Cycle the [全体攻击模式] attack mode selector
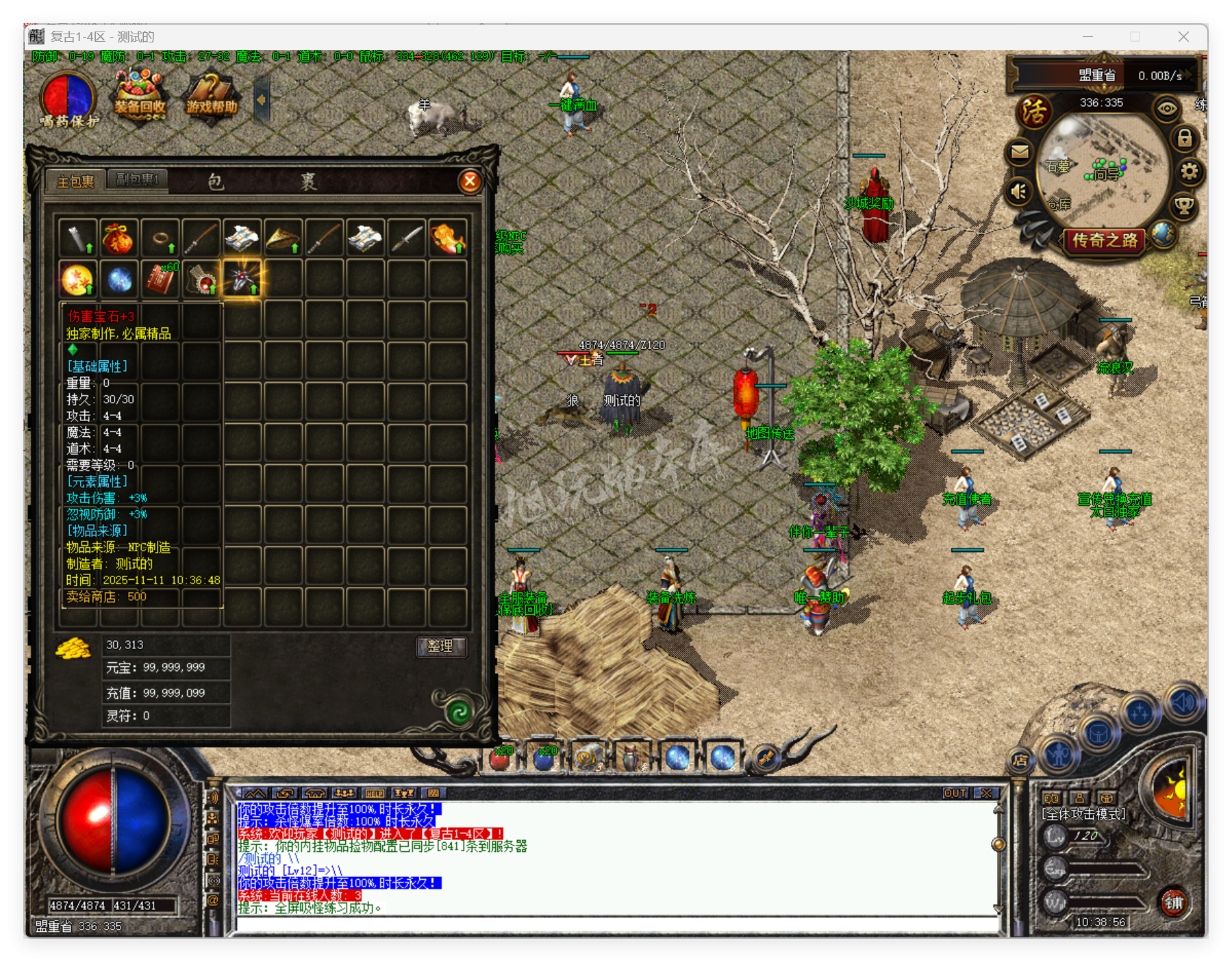Viewport: 1232px width, 962px height. pos(1083,815)
